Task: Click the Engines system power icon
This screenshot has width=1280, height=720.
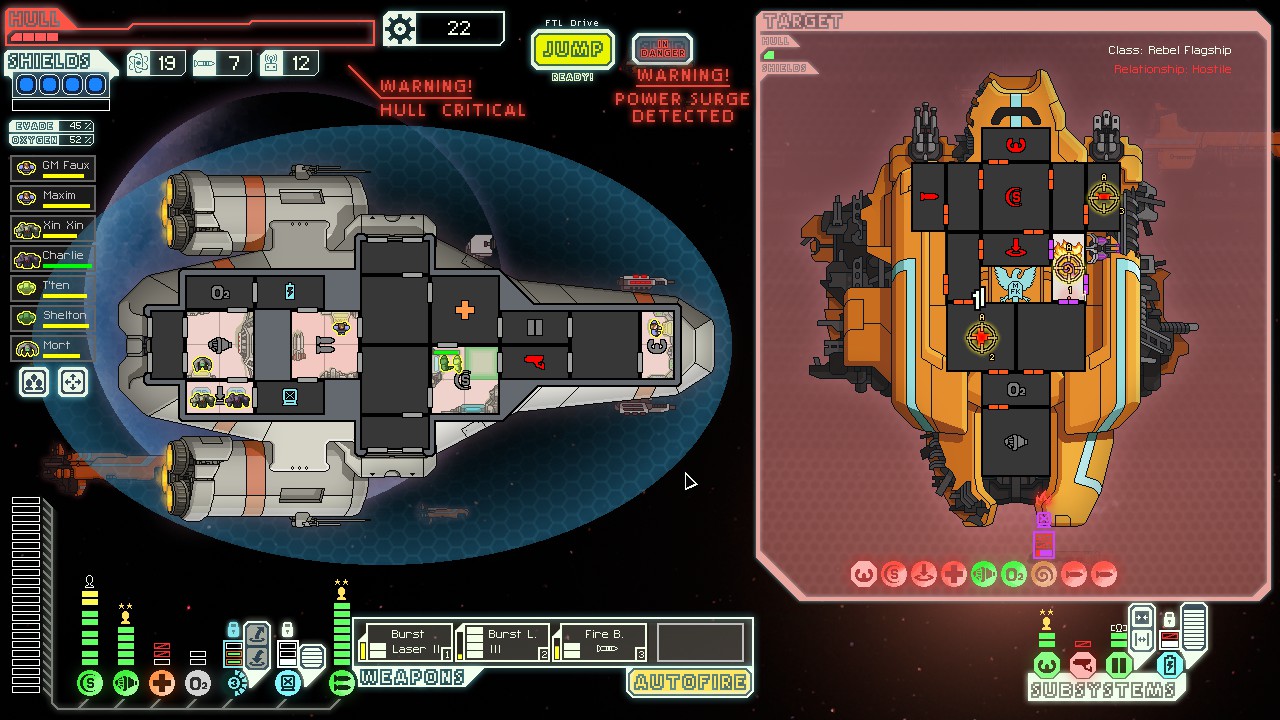Action: [126, 684]
